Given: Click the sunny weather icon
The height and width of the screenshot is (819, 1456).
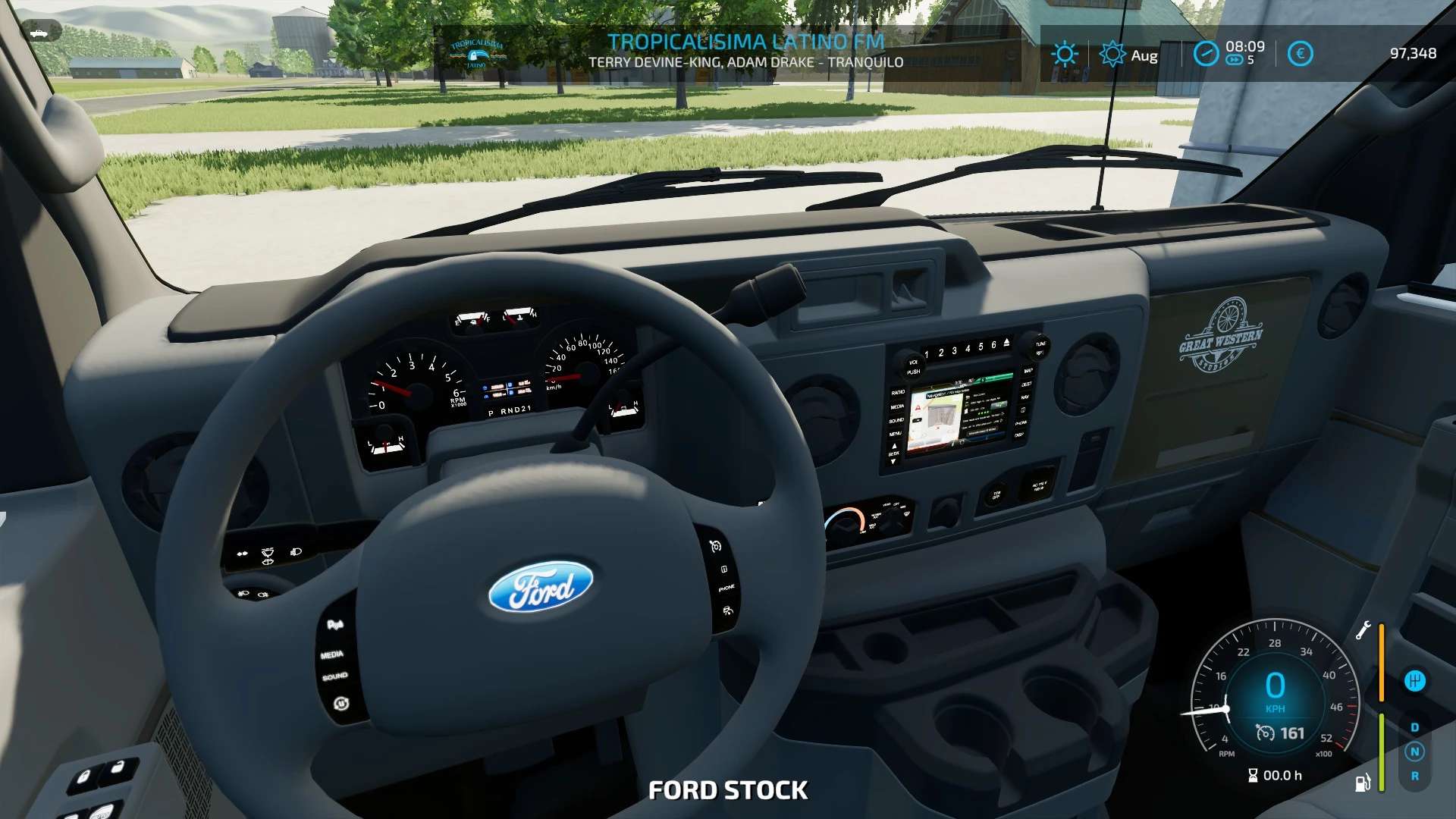Looking at the screenshot, I should pyautogui.click(x=1065, y=54).
